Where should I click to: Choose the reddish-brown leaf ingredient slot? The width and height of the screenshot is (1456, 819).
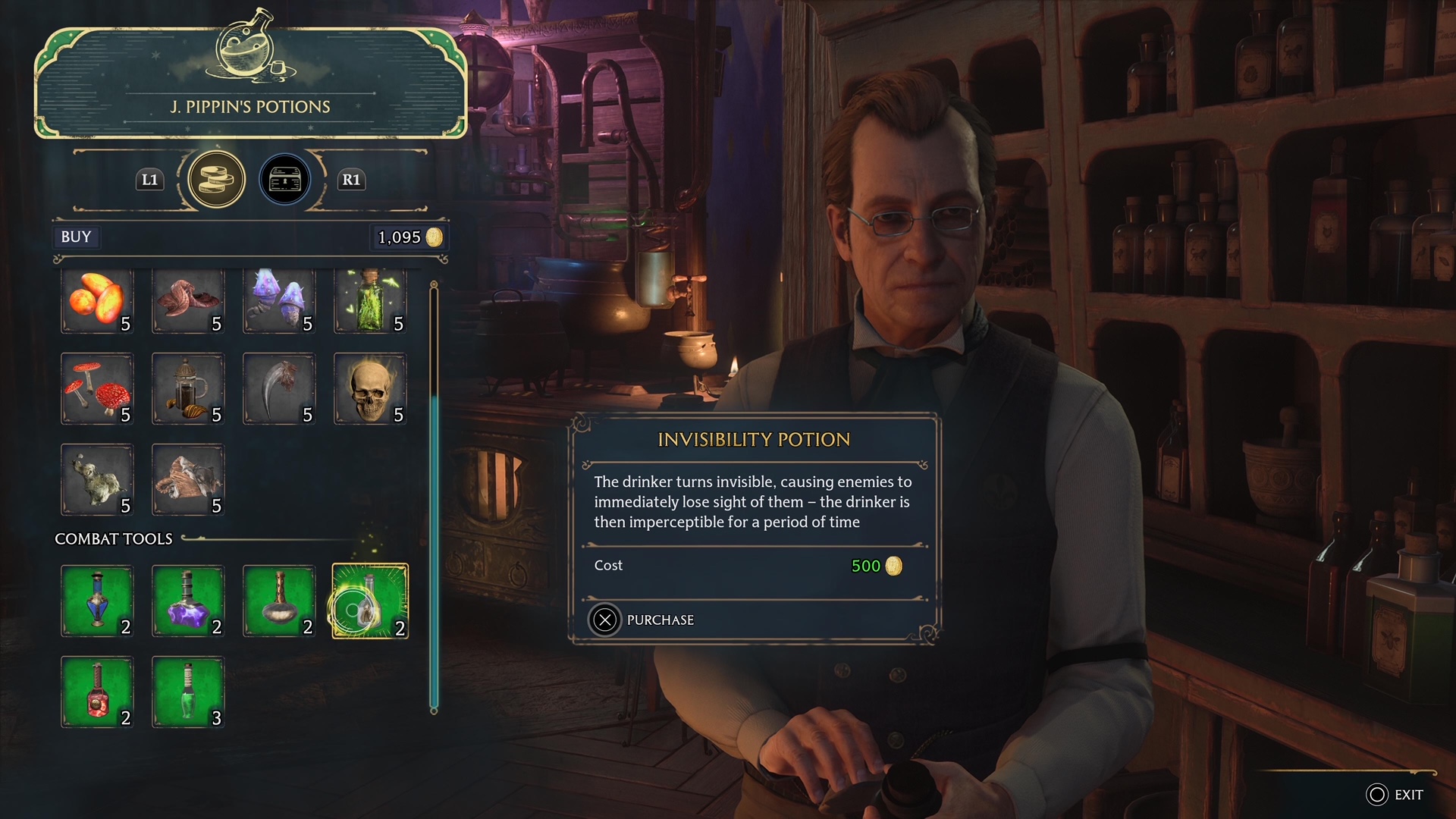[188, 301]
